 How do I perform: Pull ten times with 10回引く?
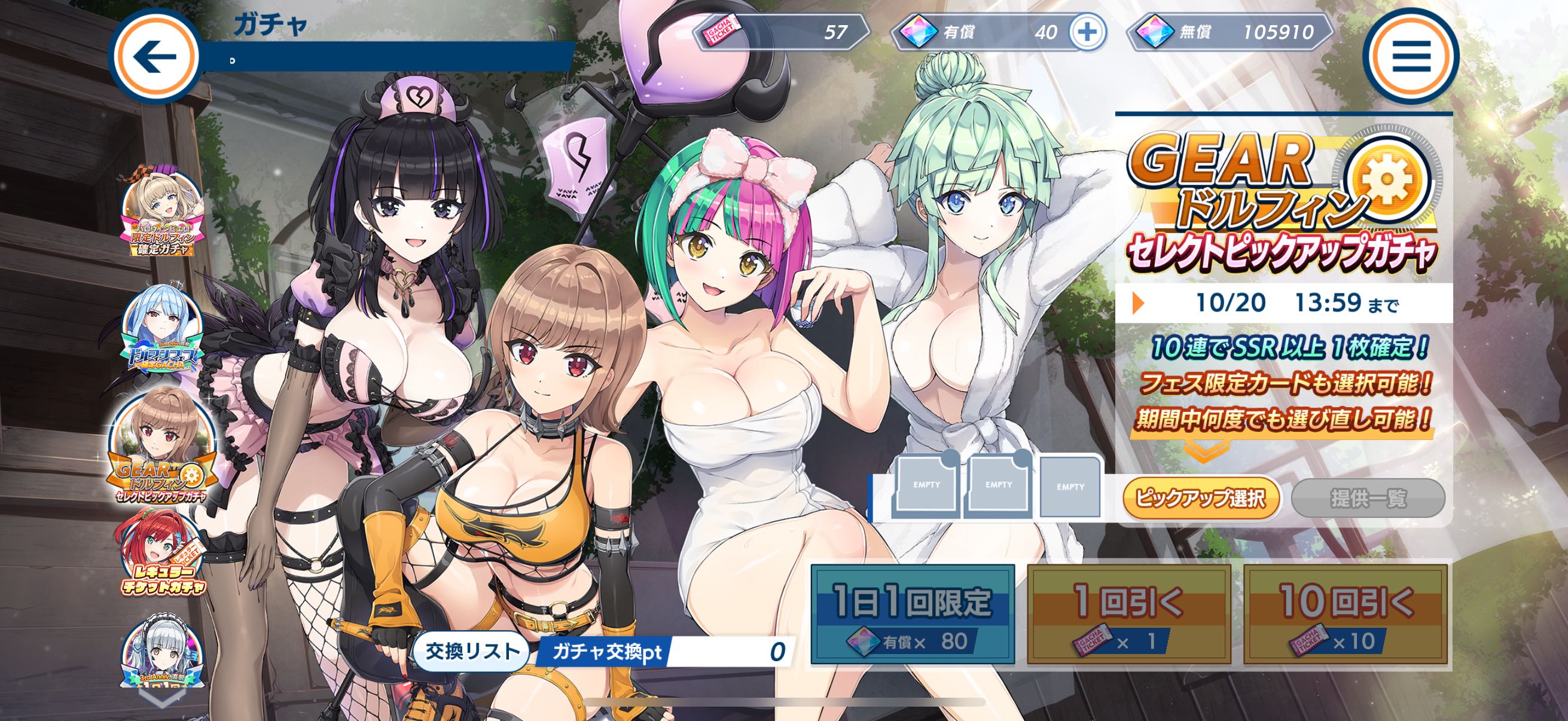pyautogui.click(x=1344, y=613)
